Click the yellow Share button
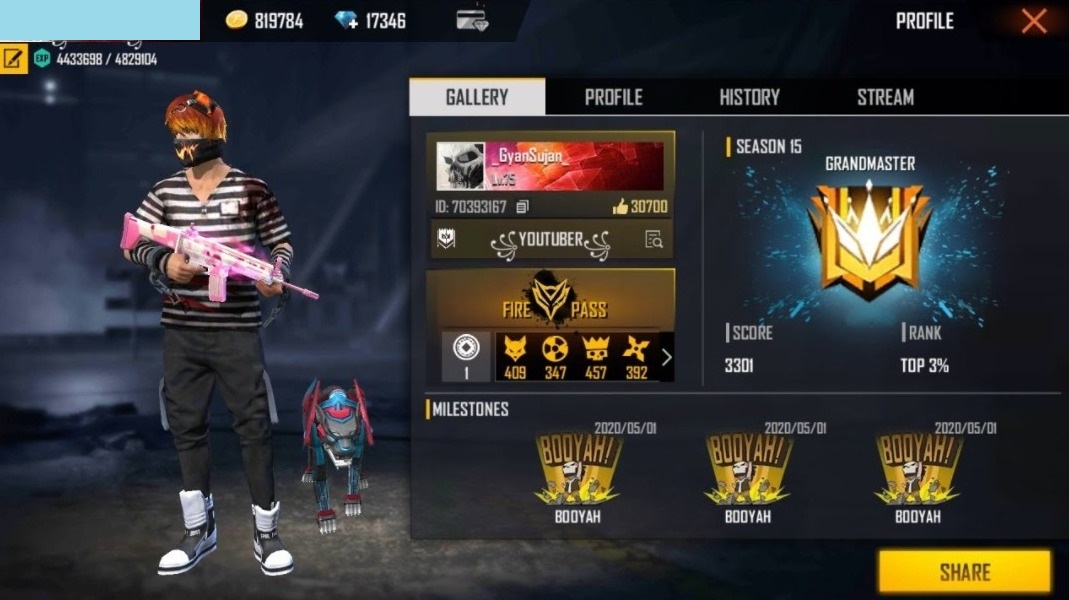This screenshot has width=1069, height=600. tap(964, 572)
